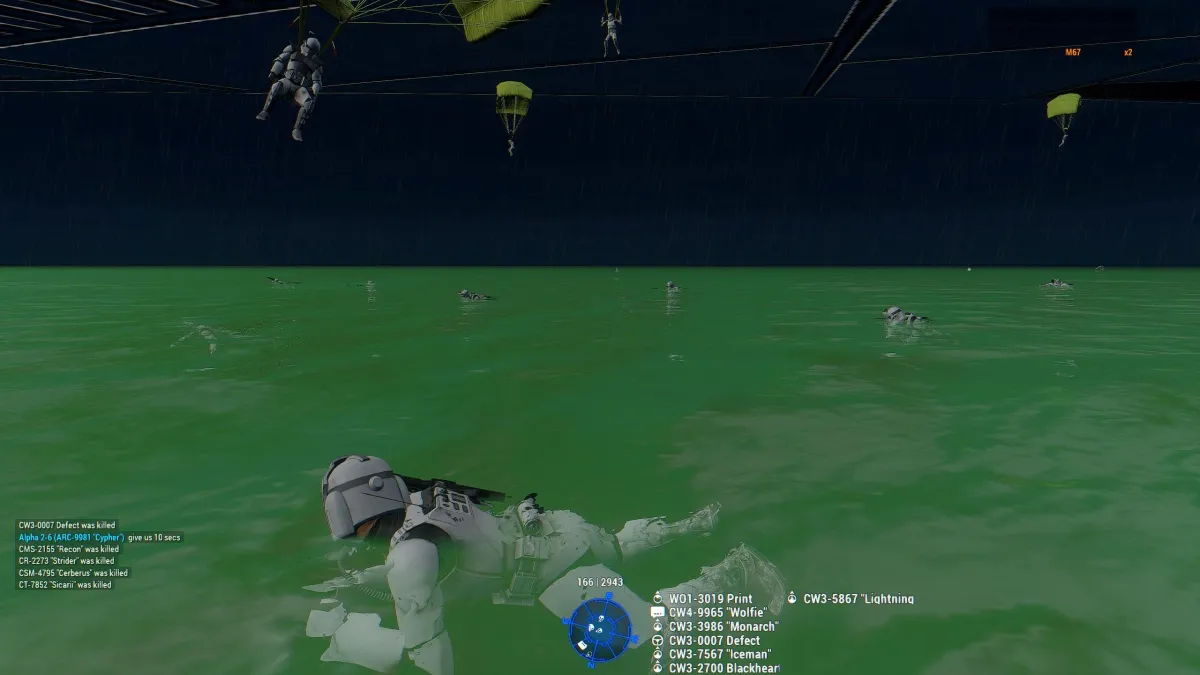Select CW3-2700 Blackheart squad row
1200x675 pixels.
(x=723, y=668)
